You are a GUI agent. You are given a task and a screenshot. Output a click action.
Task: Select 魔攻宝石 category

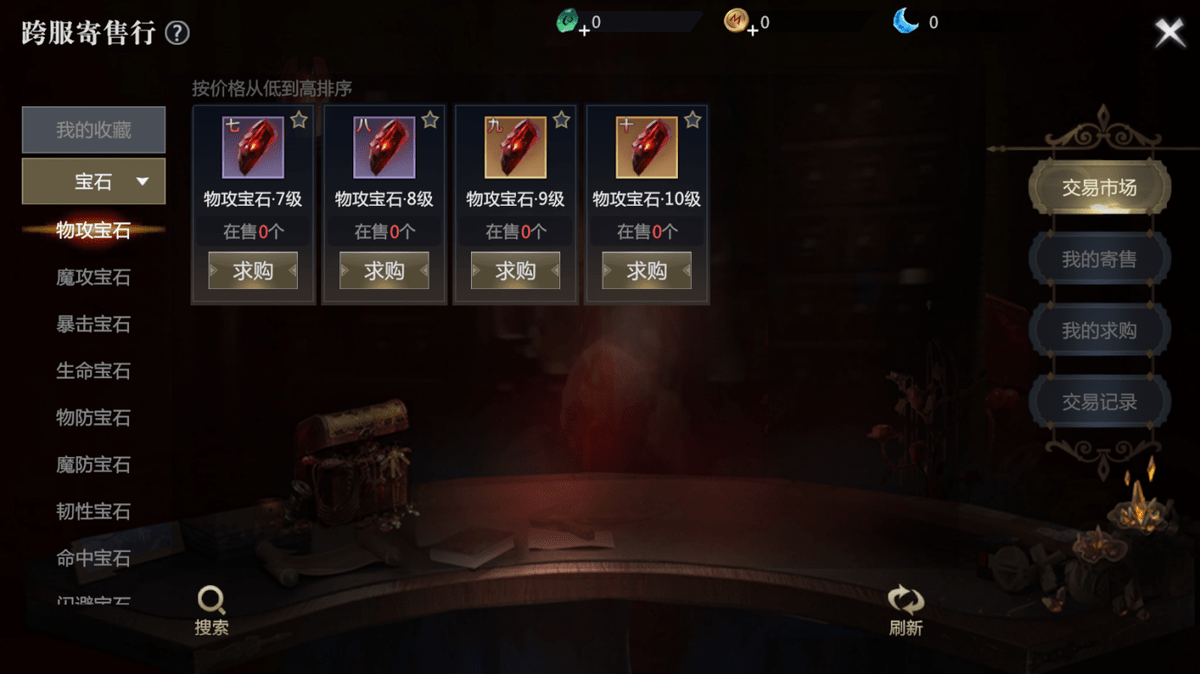point(93,277)
